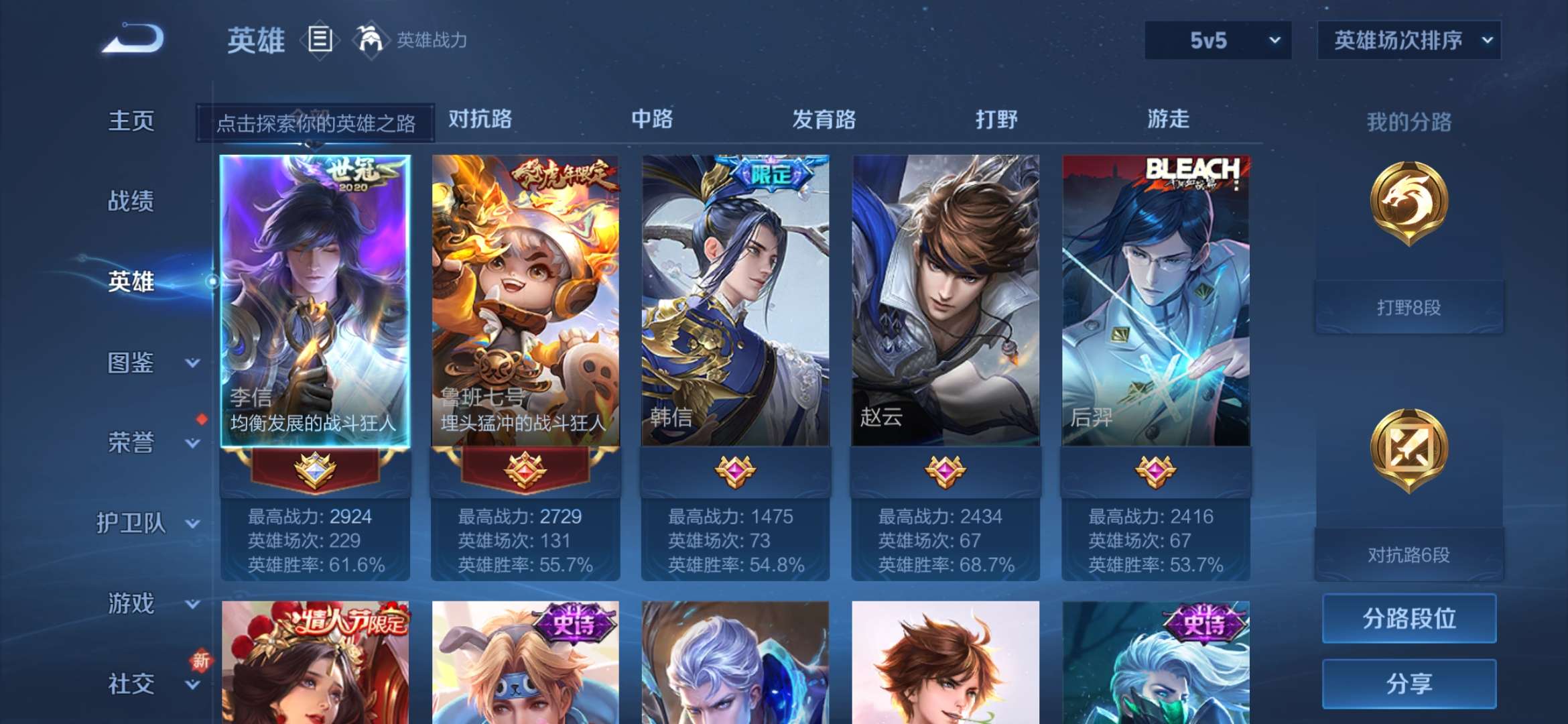Image resolution: width=1568 pixels, height=724 pixels.
Task: Switch to the 对抗路 lane tab
Action: pos(482,119)
